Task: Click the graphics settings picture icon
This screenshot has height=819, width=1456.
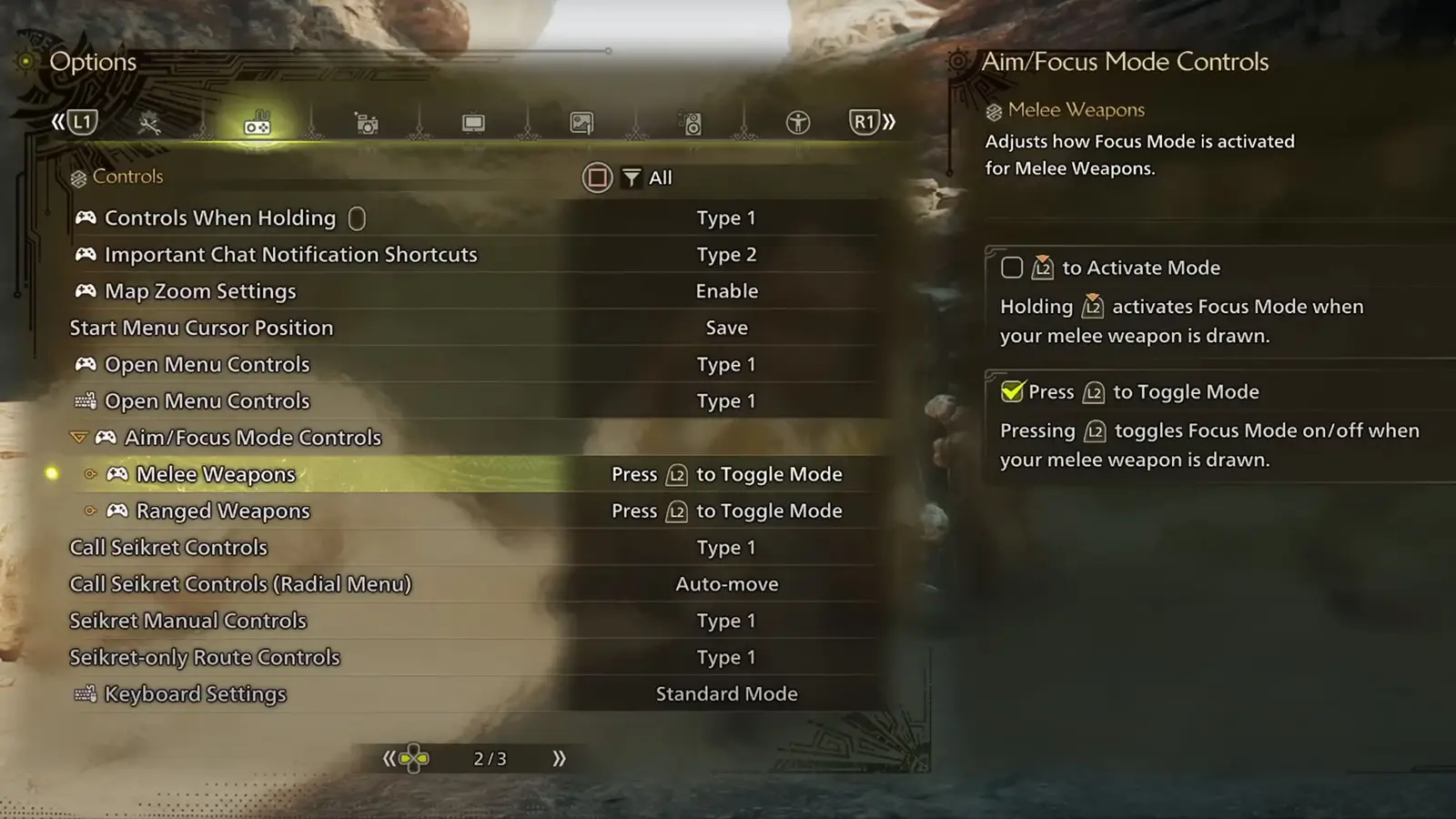Action: click(x=581, y=121)
